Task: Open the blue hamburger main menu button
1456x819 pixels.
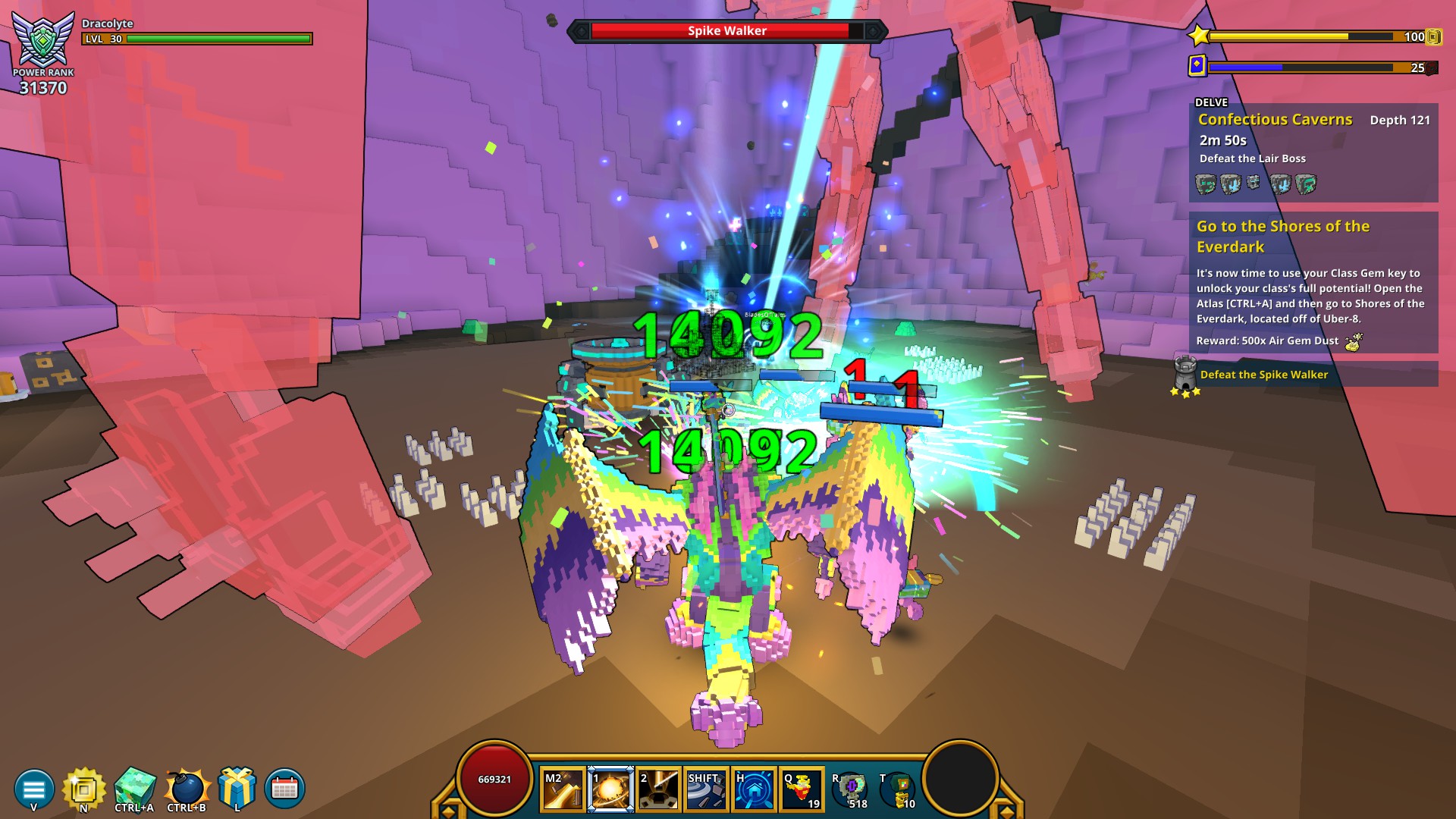Action: (33, 789)
